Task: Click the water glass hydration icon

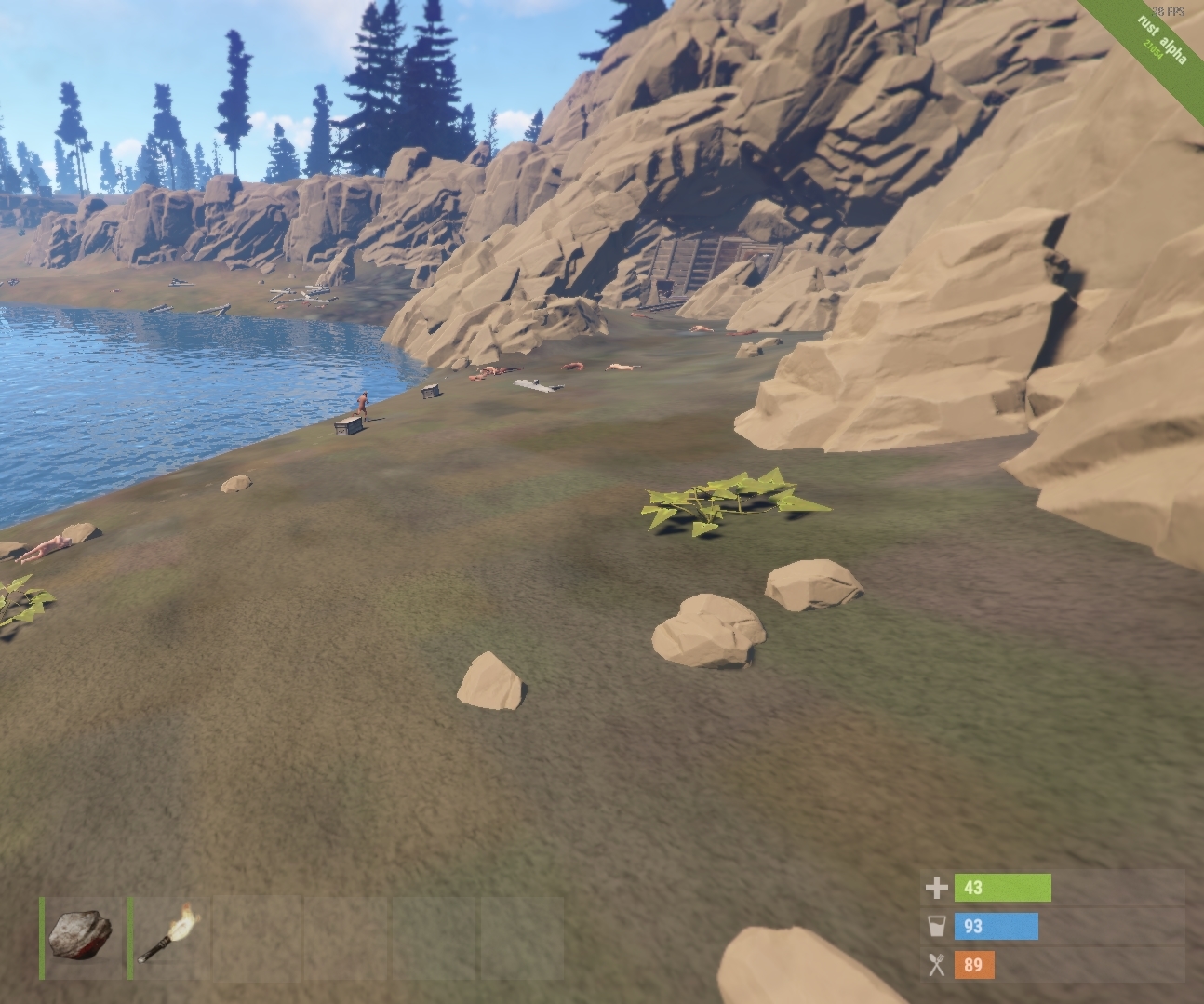Action: [935, 927]
